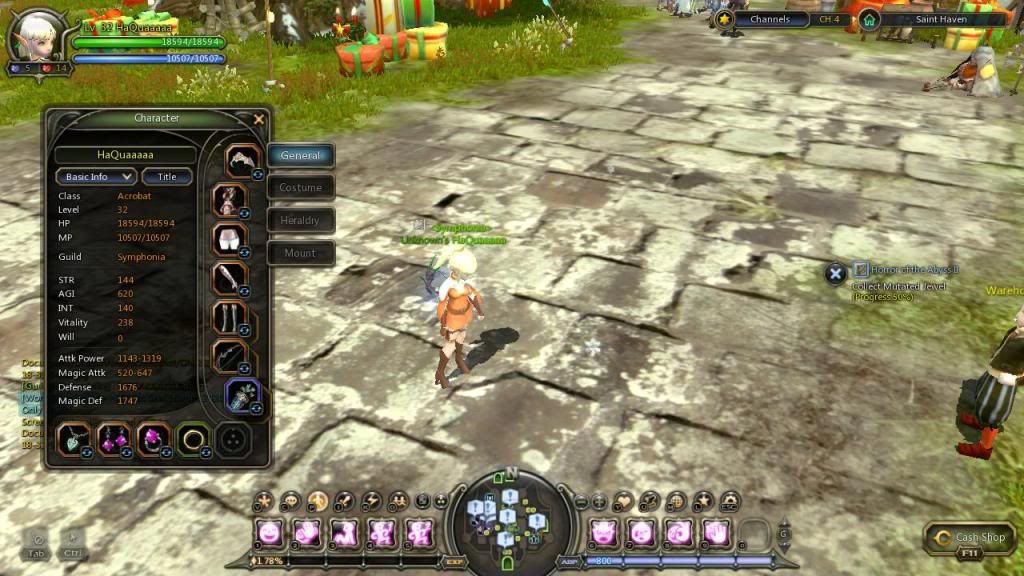This screenshot has width=1024, height=576.
Task: Choose the pink earrings slot
Action: point(113,437)
